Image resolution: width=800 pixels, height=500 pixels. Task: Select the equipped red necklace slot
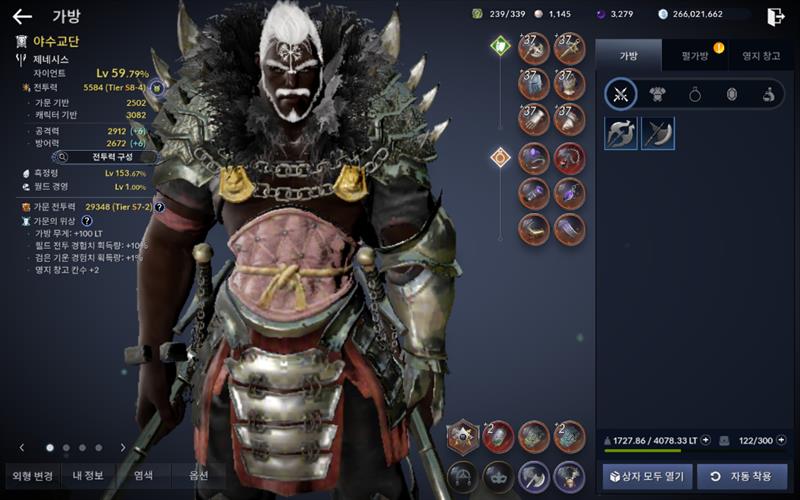point(569,157)
